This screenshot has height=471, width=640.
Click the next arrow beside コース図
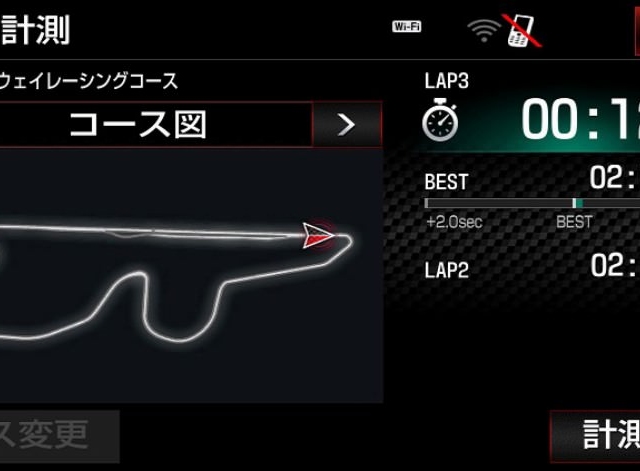346,125
